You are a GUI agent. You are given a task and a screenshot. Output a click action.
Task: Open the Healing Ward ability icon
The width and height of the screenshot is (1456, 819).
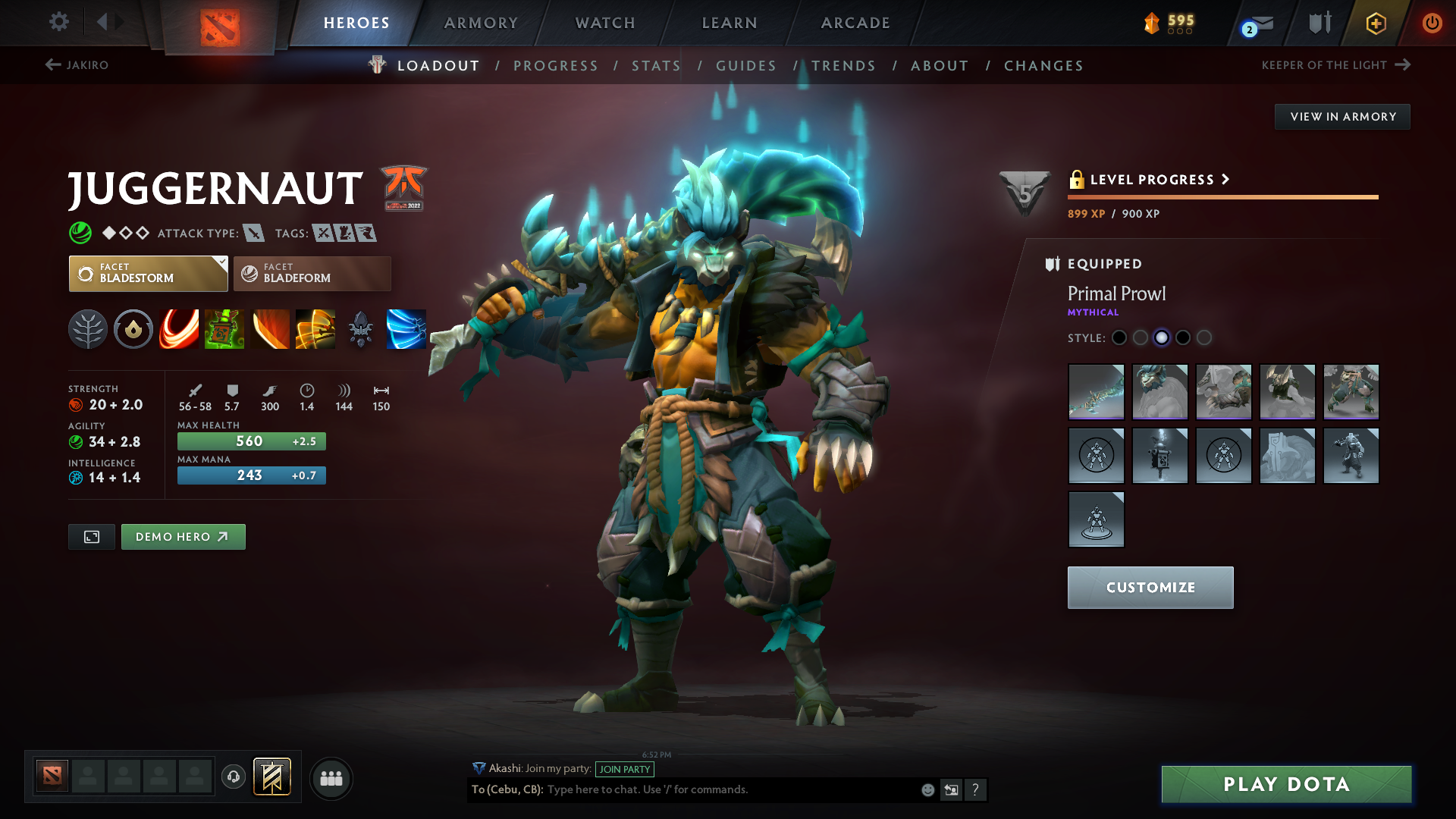click(x=224, y=329)
